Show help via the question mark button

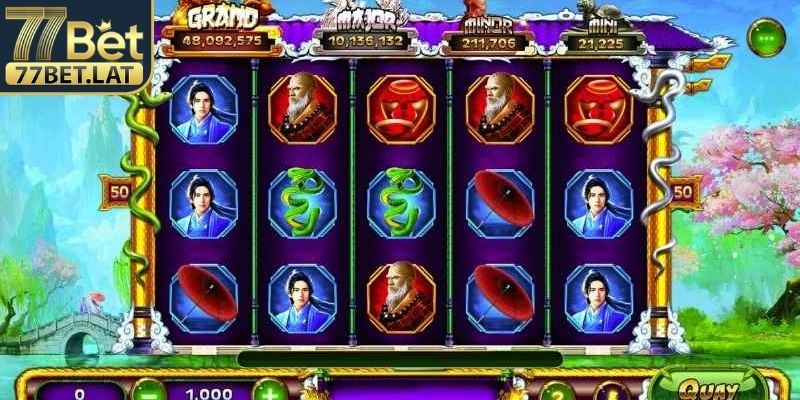[558, 392]
